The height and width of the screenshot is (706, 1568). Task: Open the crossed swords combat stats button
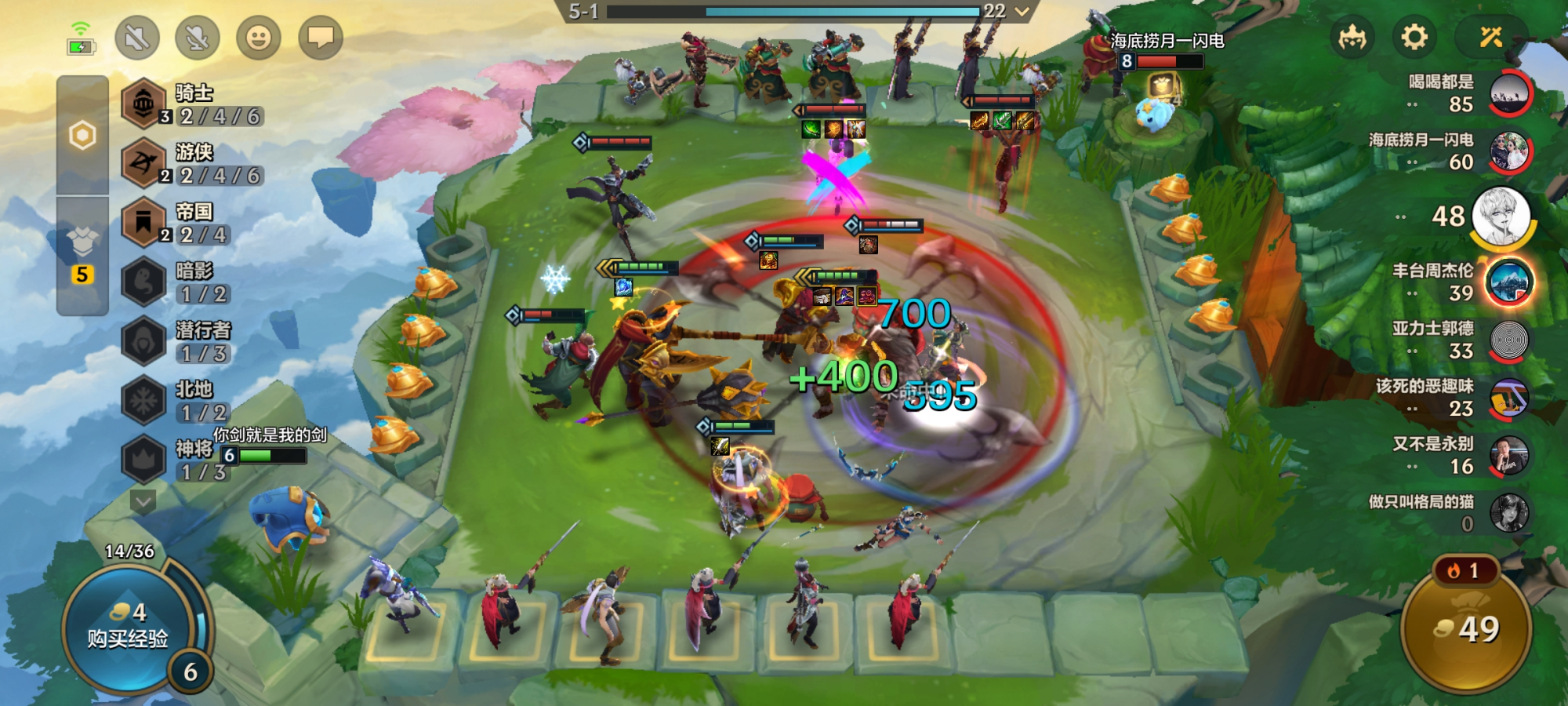(x=1490, y=37)
